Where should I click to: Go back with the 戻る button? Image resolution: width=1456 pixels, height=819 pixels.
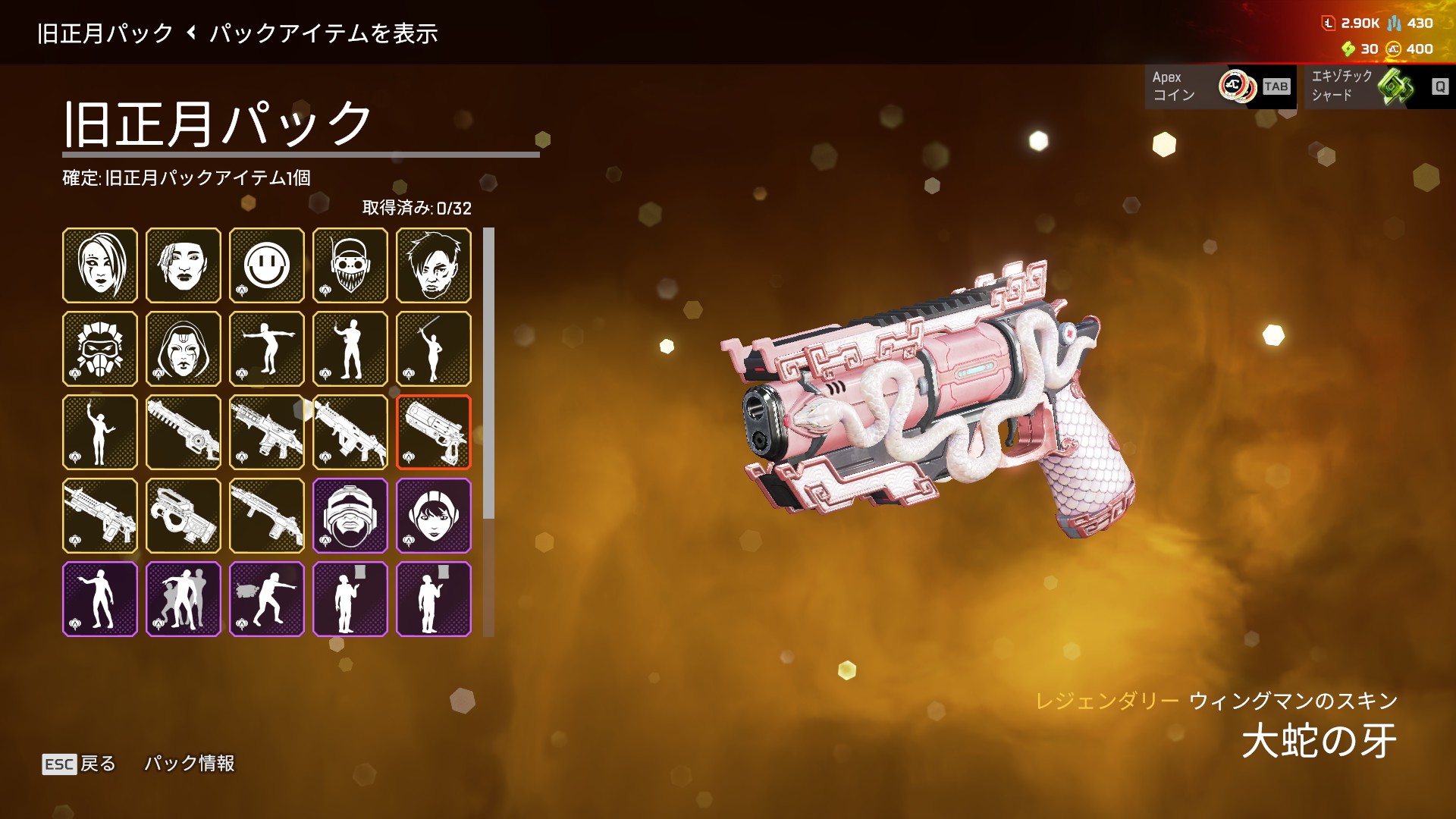click(x=80, y=764)
